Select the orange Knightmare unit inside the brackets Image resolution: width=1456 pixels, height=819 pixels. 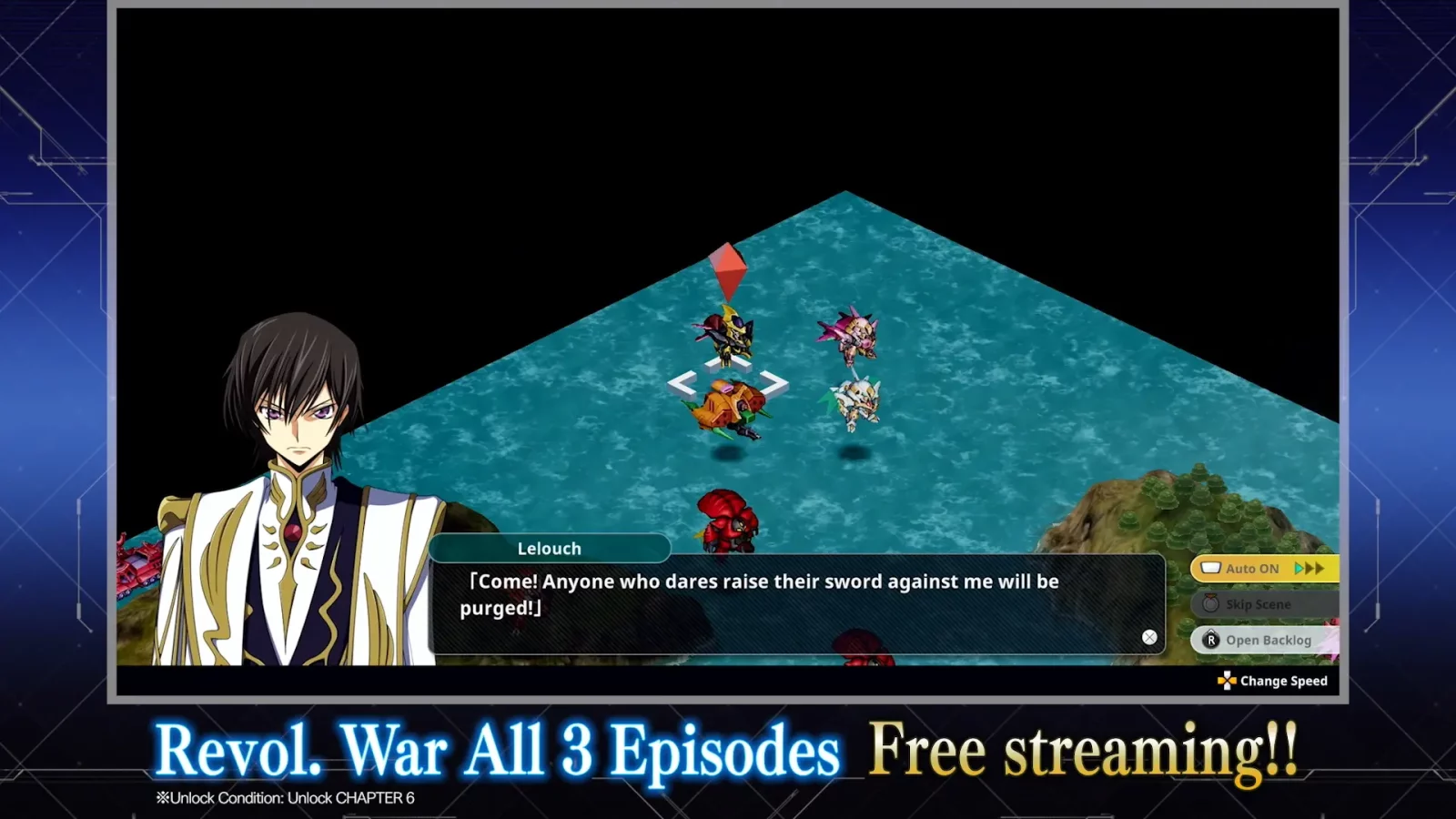pyautogui.click(x=730, y=403)
